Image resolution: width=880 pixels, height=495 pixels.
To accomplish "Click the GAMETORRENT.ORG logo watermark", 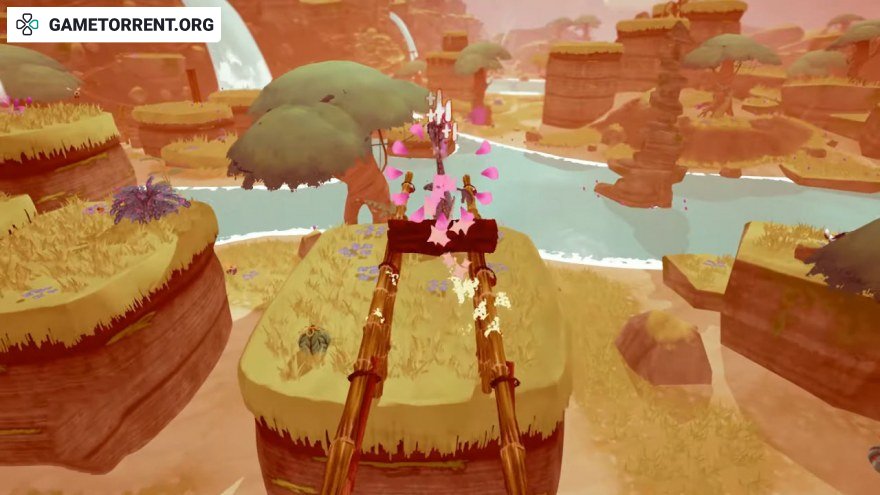I will pos(114,24).
